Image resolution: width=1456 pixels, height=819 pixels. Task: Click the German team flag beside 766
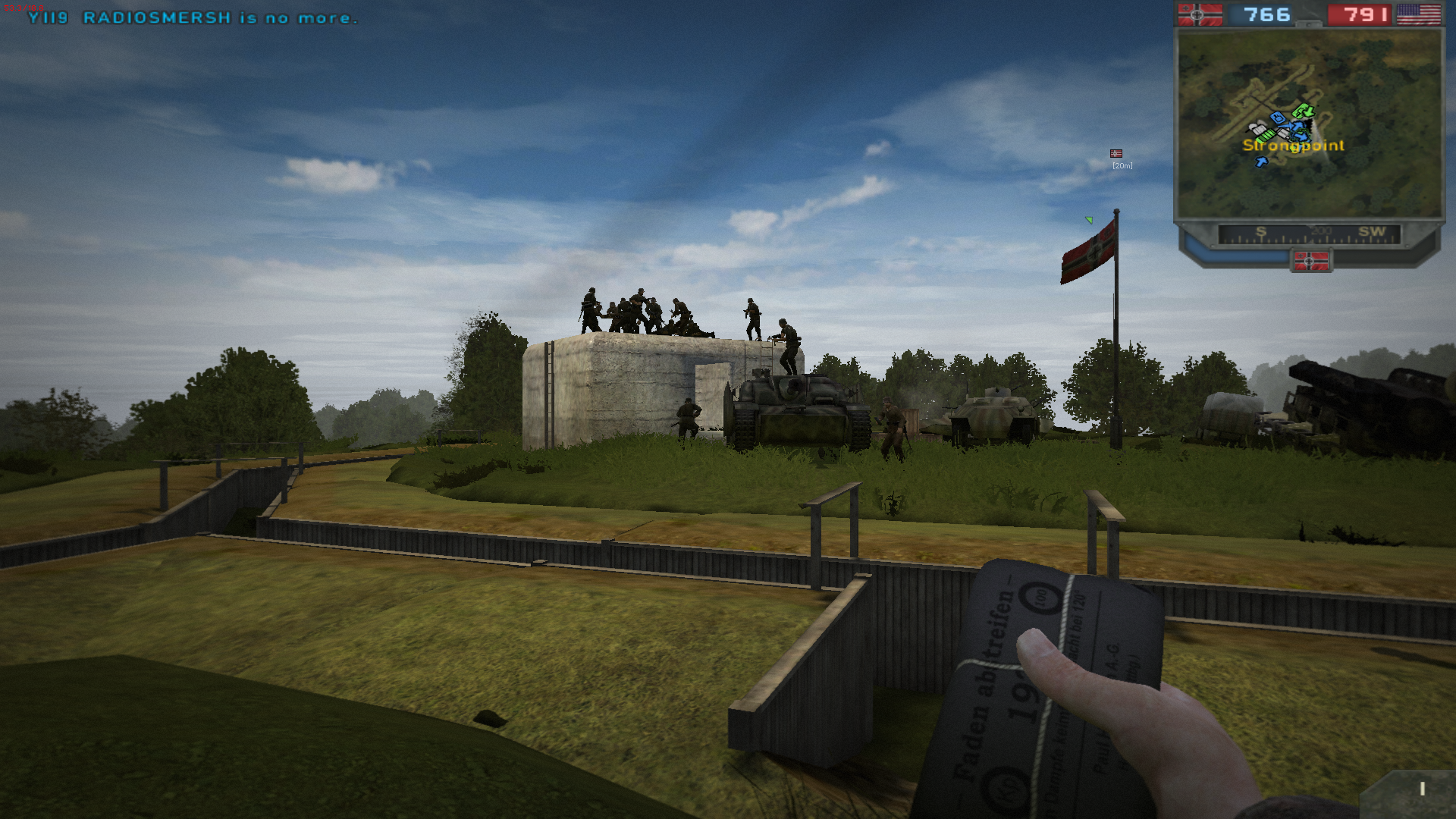[x=1200, y=14]
